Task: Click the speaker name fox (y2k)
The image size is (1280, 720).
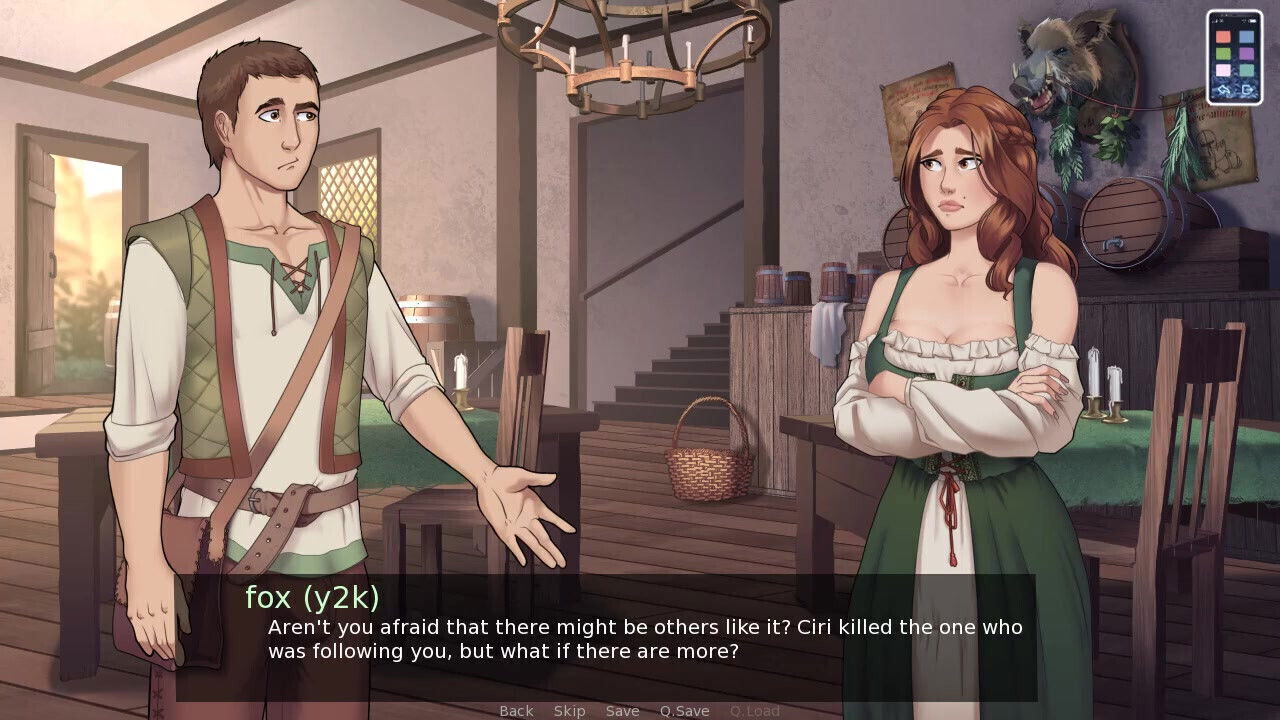Action: [312, 597]
